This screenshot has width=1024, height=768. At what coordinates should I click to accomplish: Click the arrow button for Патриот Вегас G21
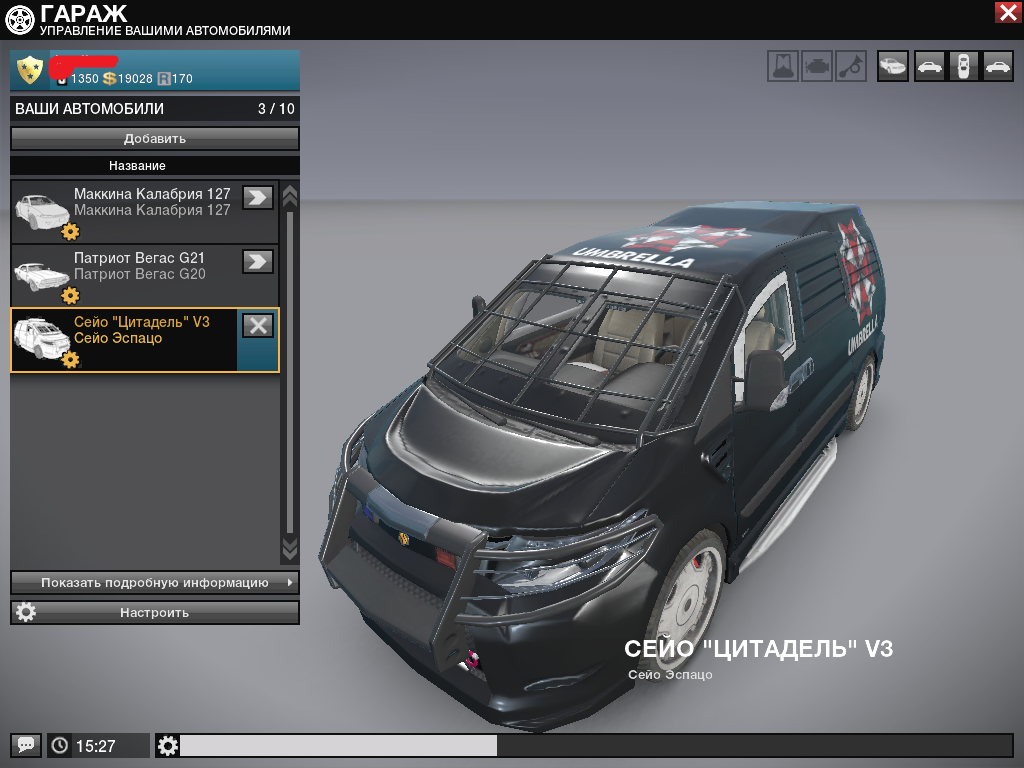pos(258,261)
